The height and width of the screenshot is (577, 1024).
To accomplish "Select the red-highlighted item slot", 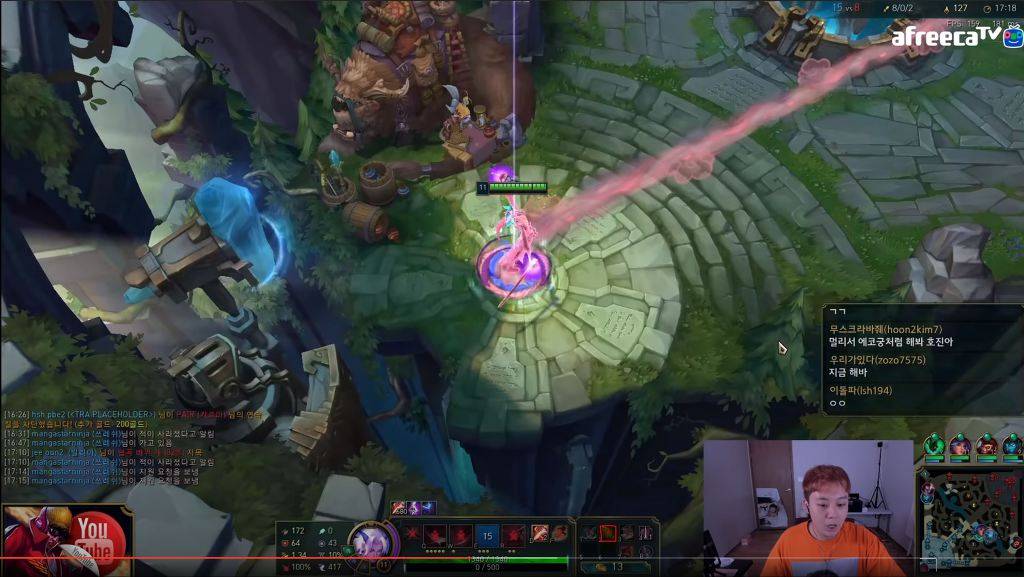I will (609, 533).
